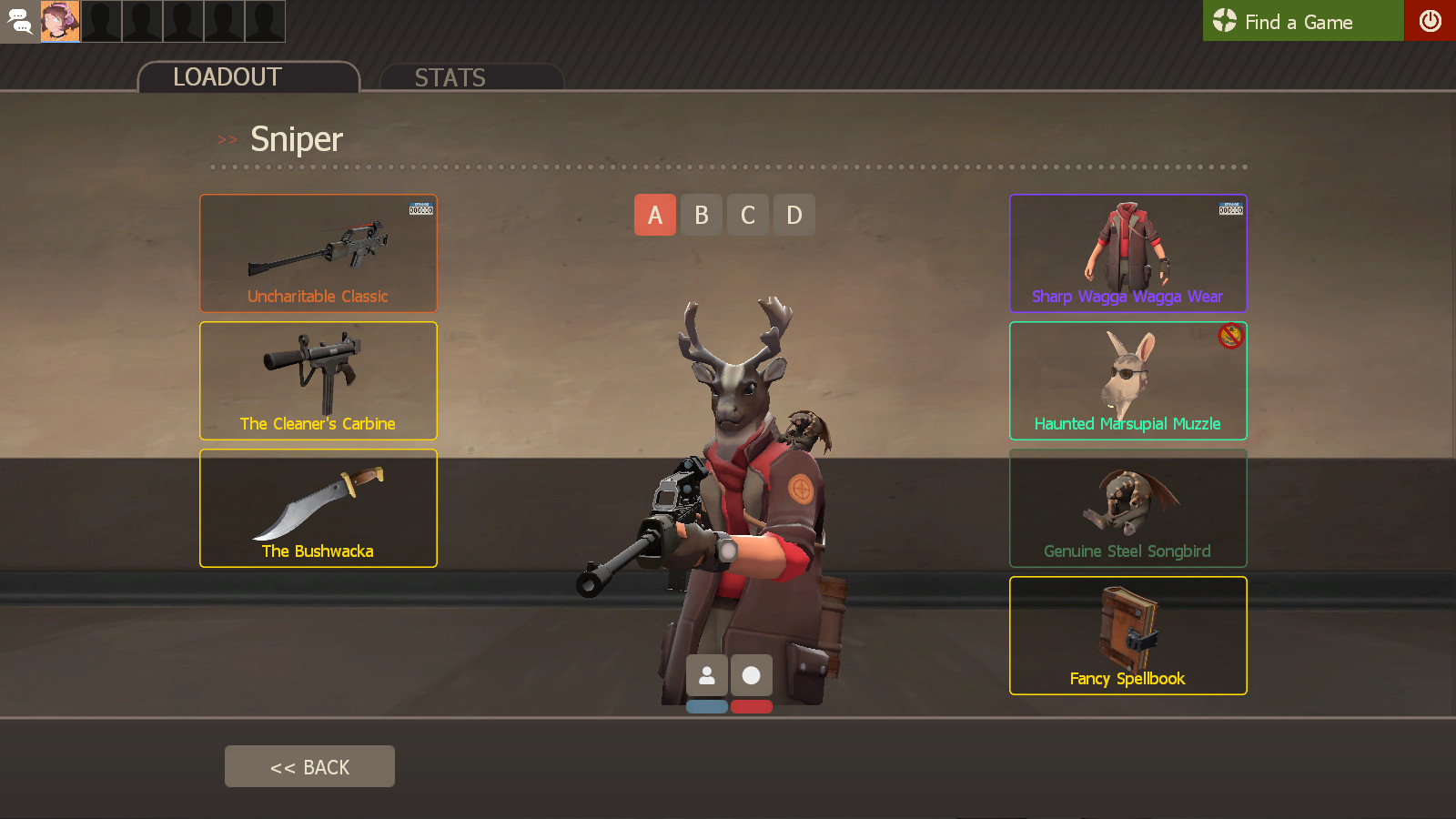Switch to the STATS tab
Screen dimensions: 1456x819
click(x=450, y=77)
